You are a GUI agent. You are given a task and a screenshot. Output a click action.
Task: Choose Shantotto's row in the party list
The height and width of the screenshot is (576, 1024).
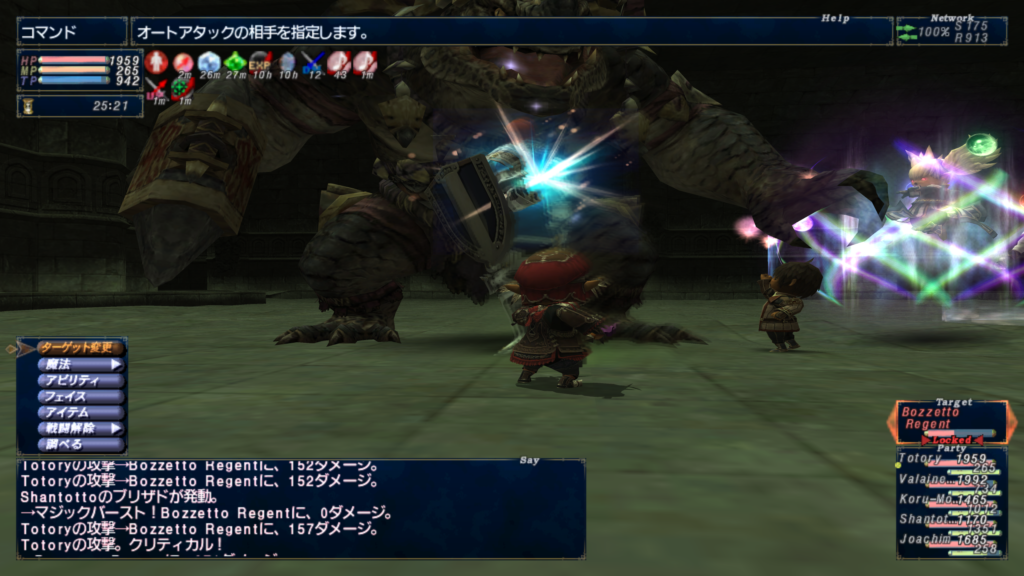click(x=950, y=520)
